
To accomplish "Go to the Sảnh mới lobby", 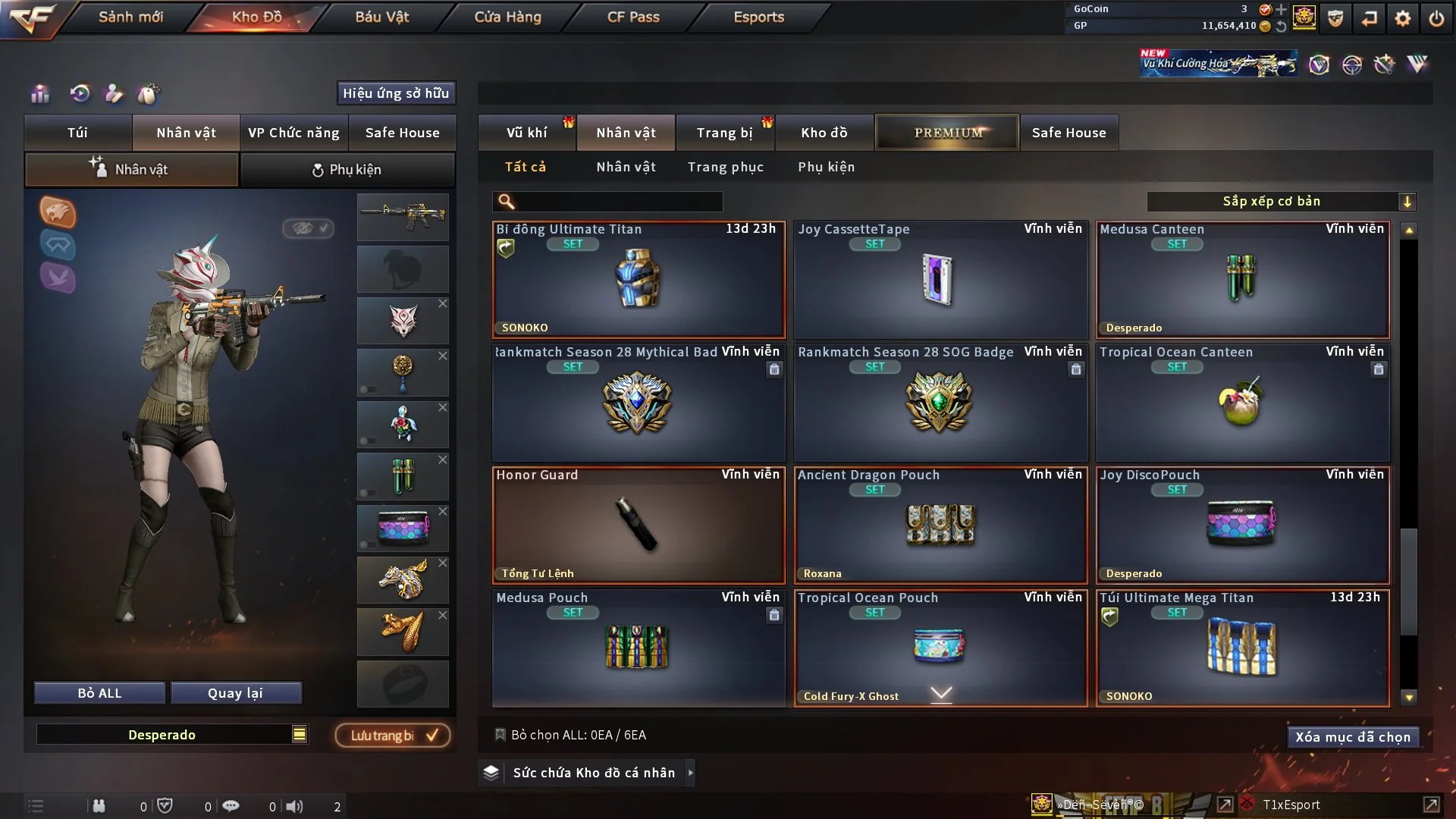I will tap(130, 17).
